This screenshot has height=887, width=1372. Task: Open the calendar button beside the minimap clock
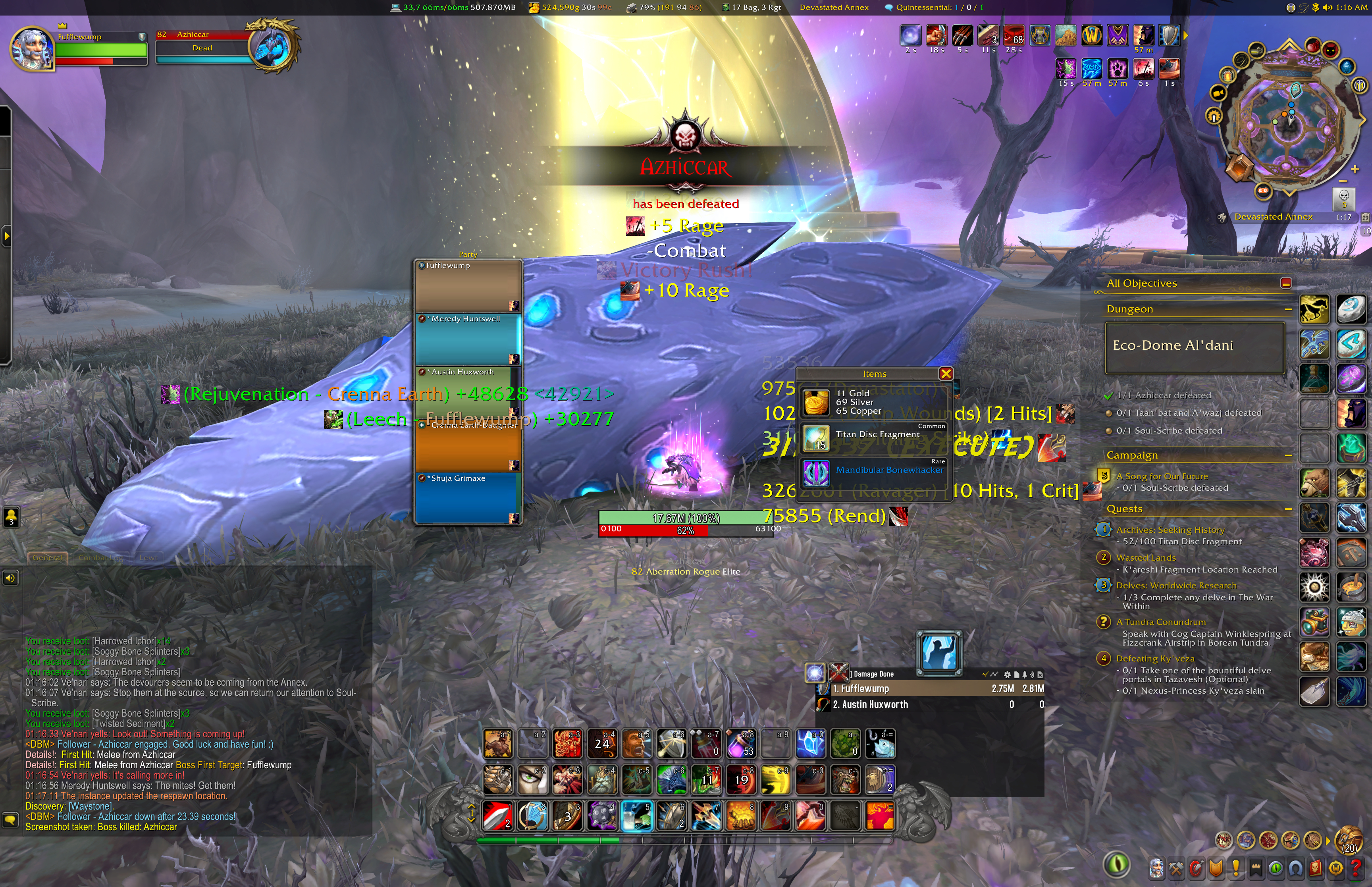click(1364, 217)
